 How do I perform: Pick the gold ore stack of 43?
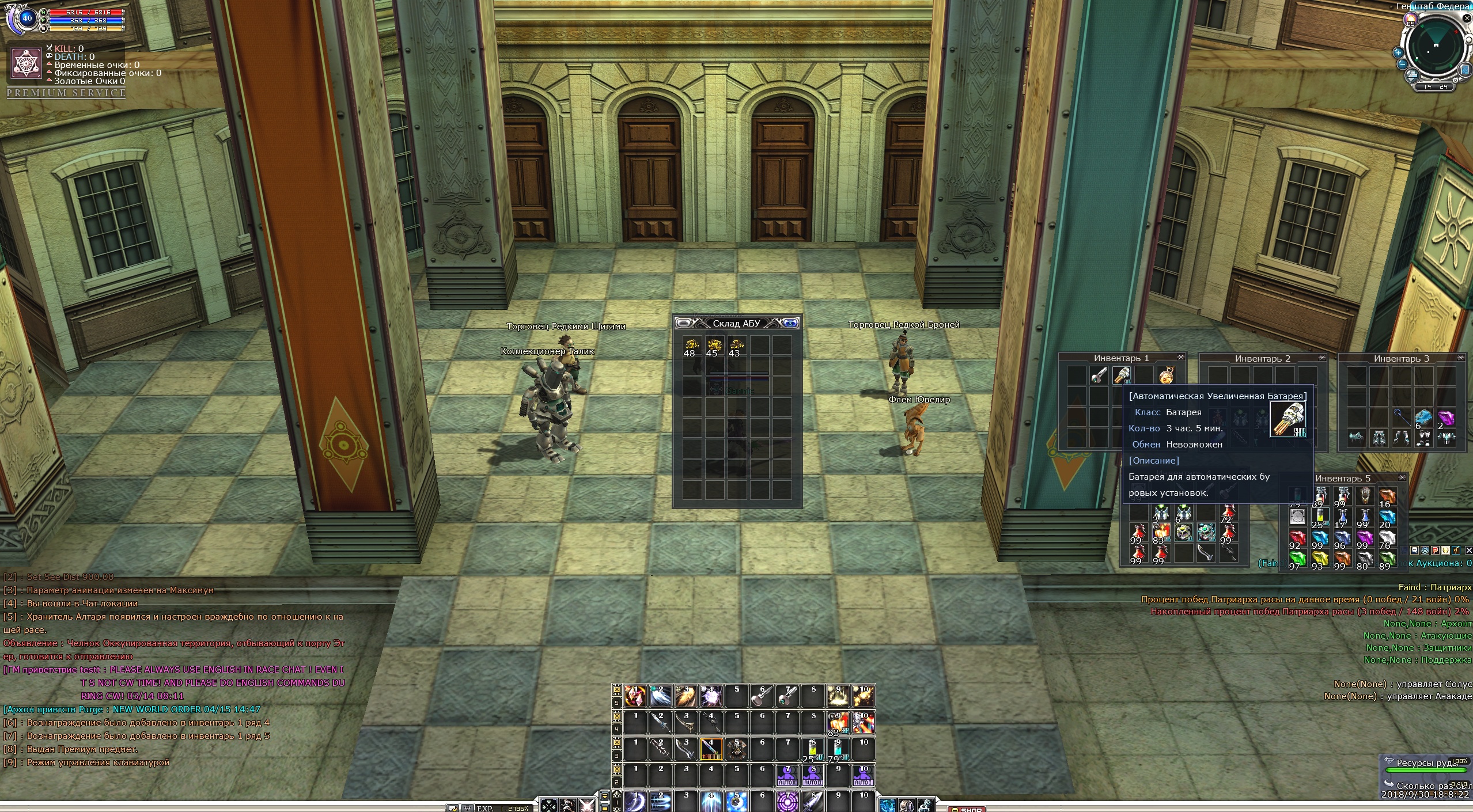(x=736, y=346)
